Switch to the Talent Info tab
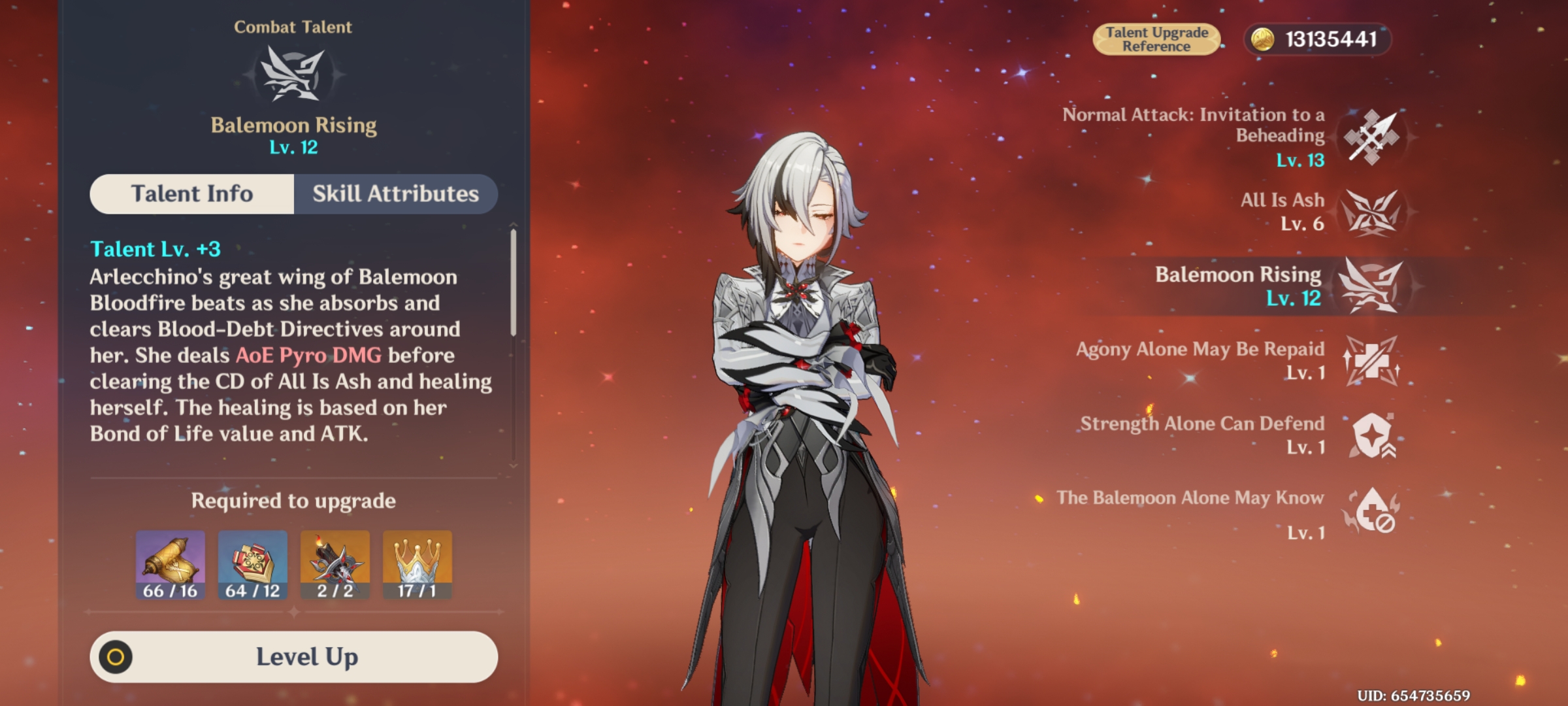The width and height of the screenshot is (1568, 706). point(191,193)
